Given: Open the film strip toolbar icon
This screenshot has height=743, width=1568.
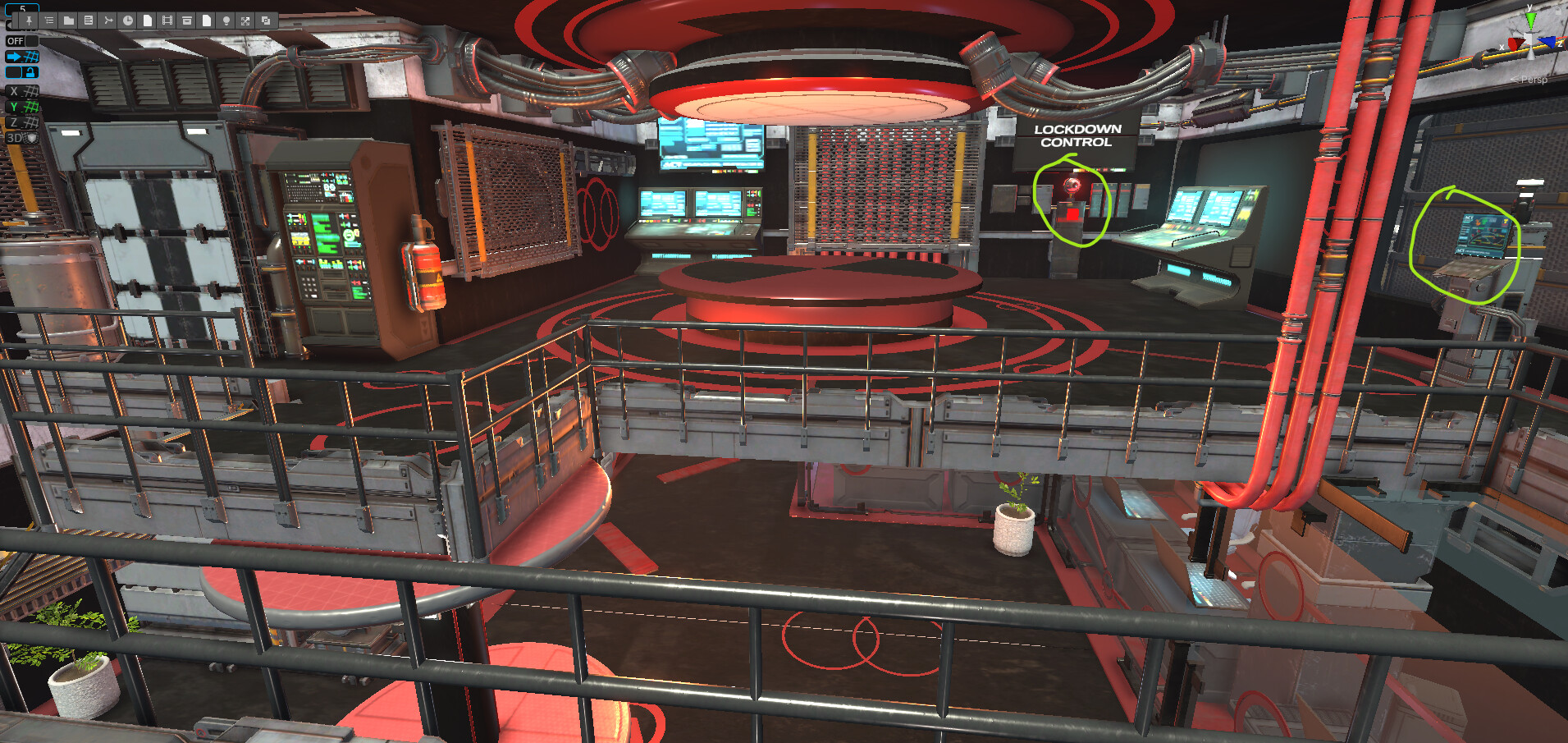Looking at the screenshot, I should click(x=167, y=21).
